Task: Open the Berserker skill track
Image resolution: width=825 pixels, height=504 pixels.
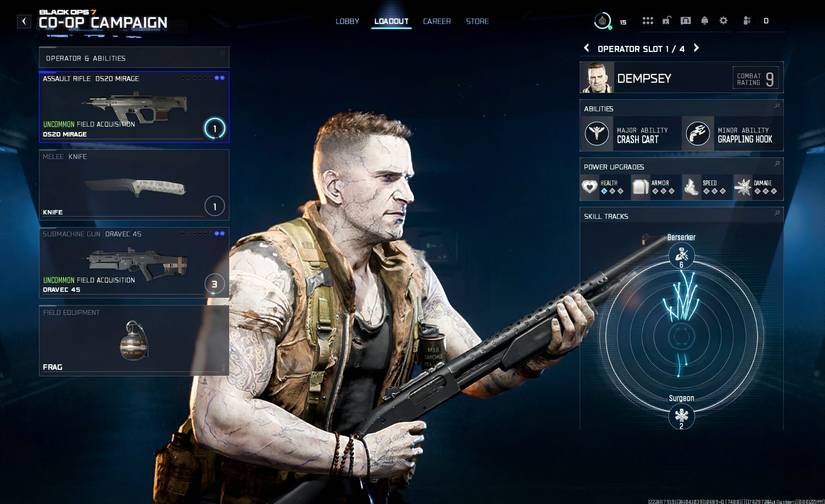Action: coord(681,255)
